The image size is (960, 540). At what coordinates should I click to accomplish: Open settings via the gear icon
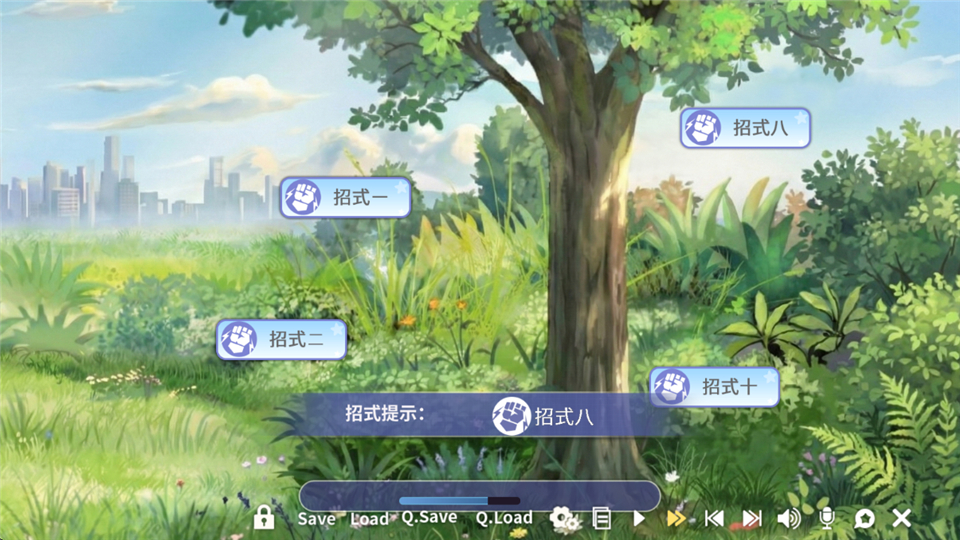[564, 517]
